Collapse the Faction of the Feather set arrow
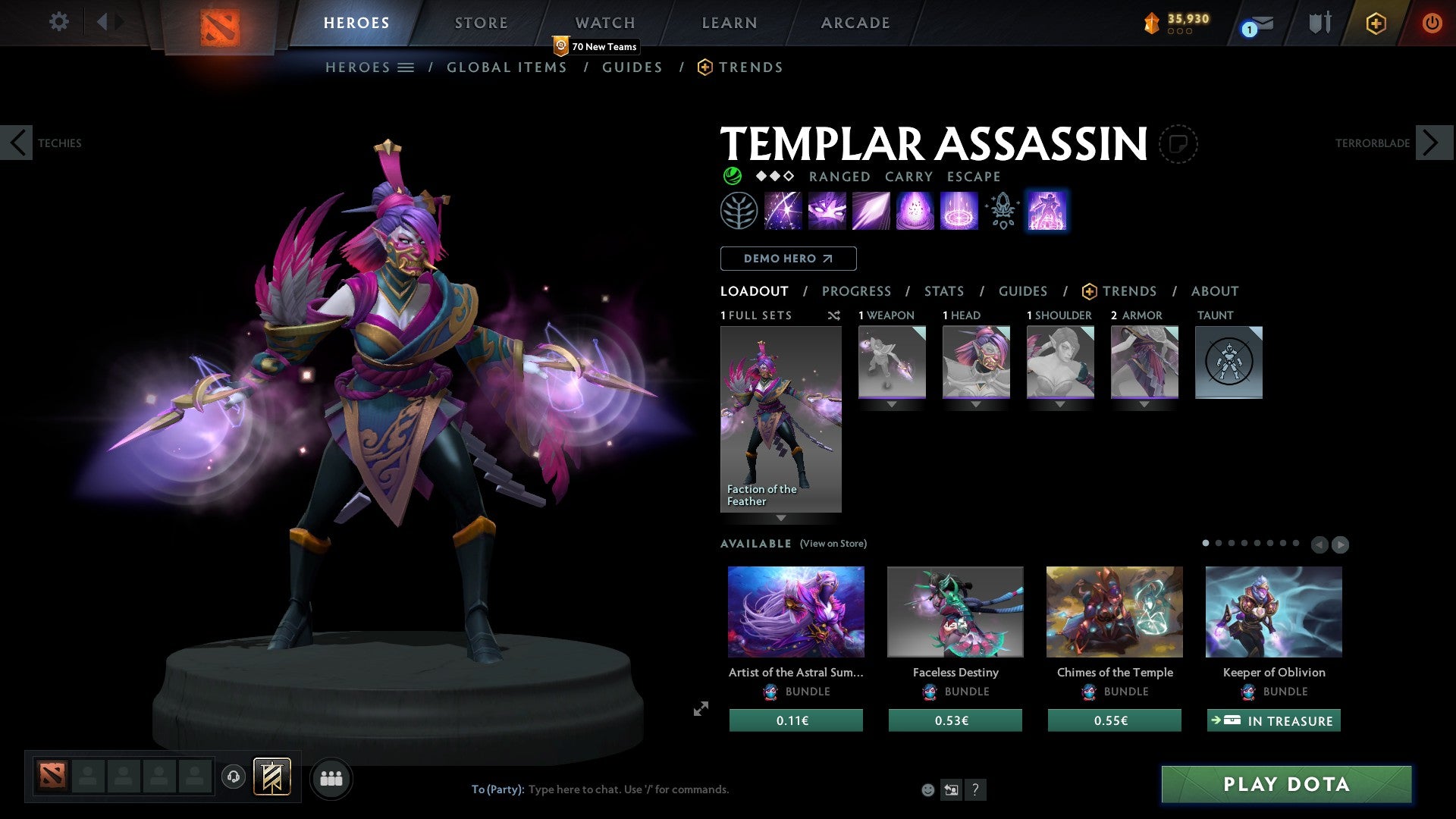 tap(781, 519)
